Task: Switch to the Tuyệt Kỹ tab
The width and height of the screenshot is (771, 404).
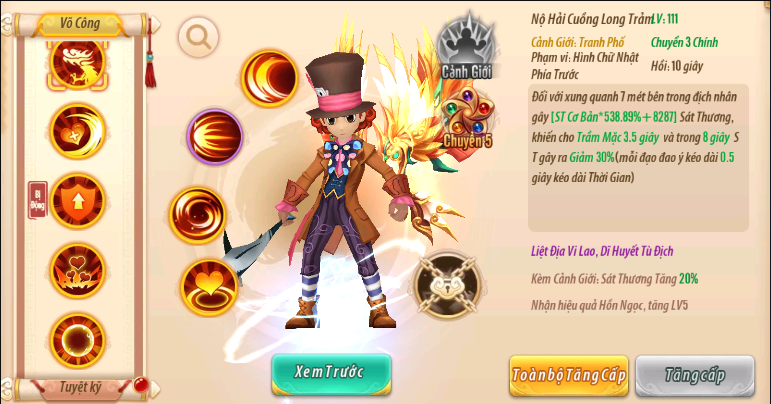Action: tap(79, 385)
